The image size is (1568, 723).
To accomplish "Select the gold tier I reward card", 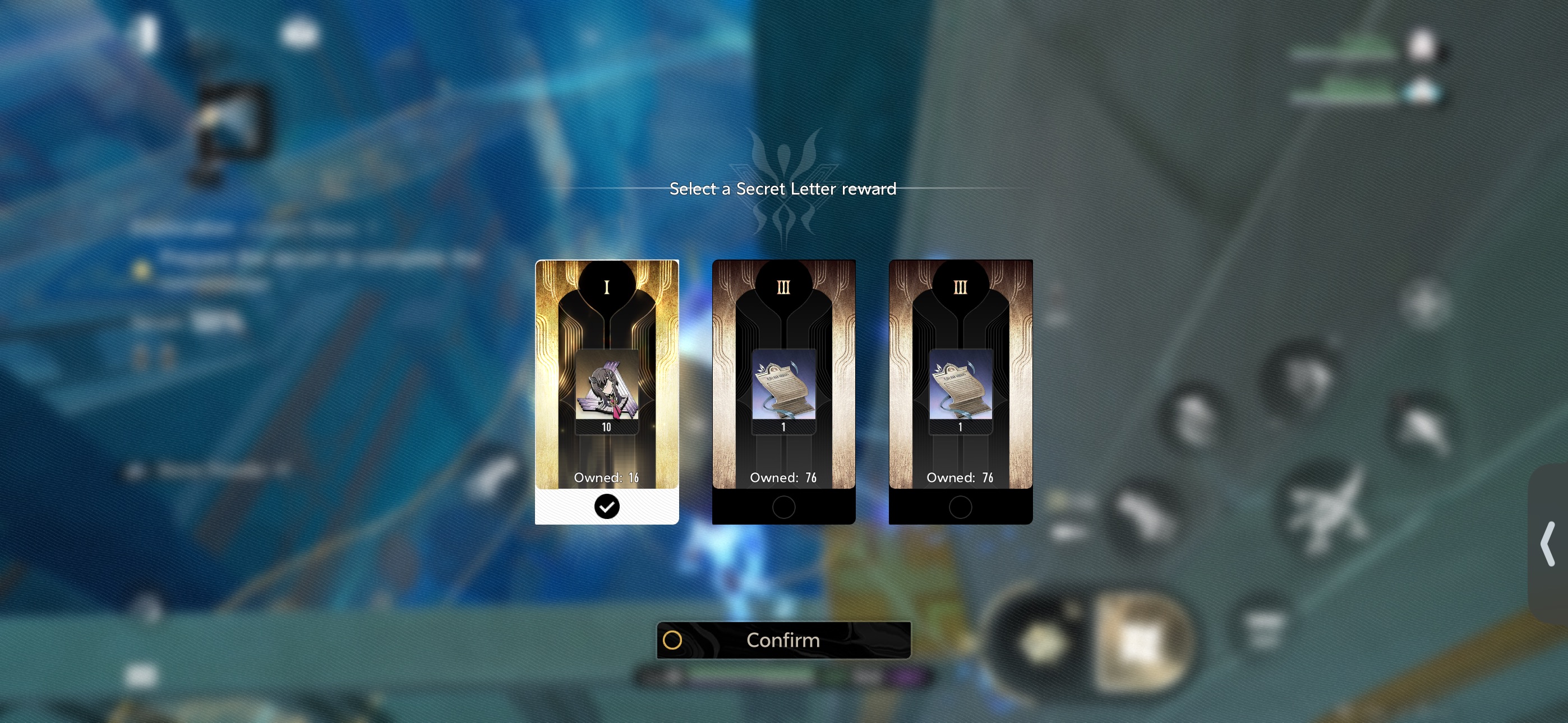I will [x=606, y=374].
